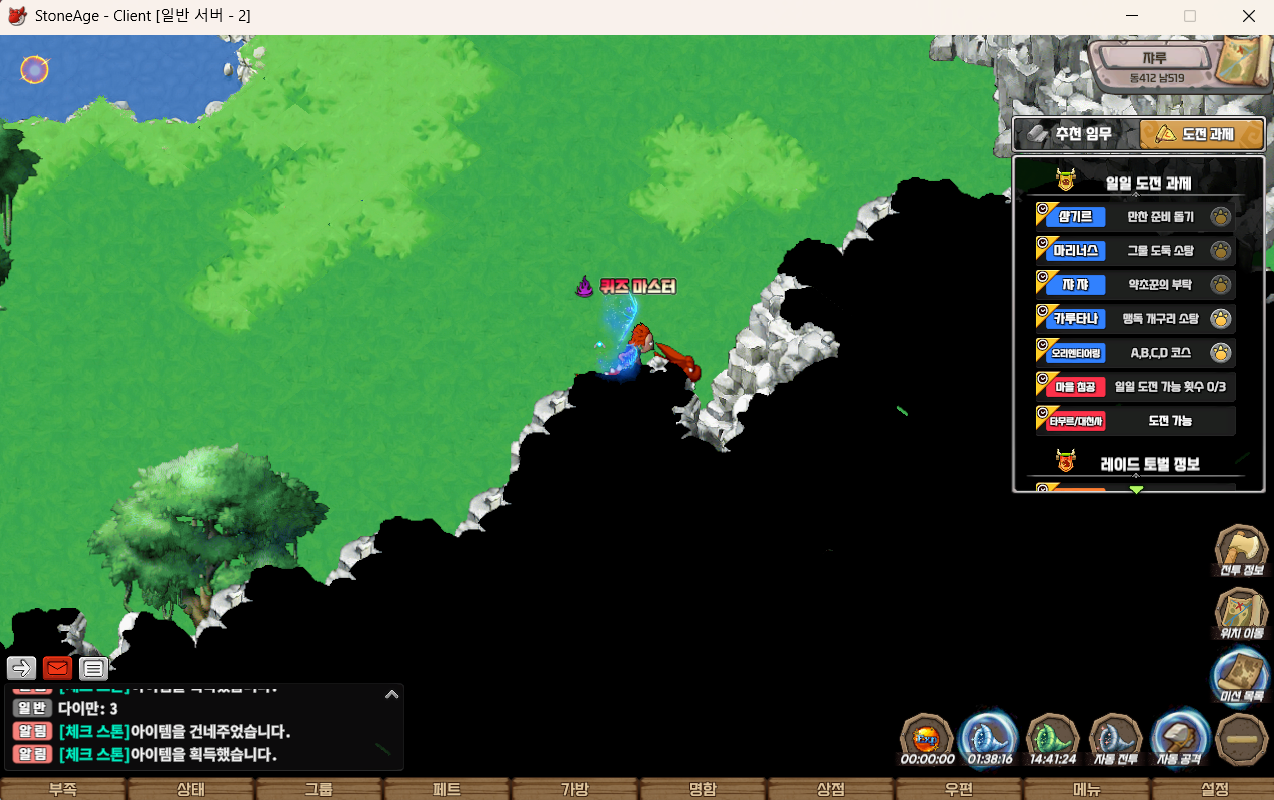Screen dimensions: 1274x800
Task: Open the red mail envelope above chat
Action: click(x=57, y=668)
